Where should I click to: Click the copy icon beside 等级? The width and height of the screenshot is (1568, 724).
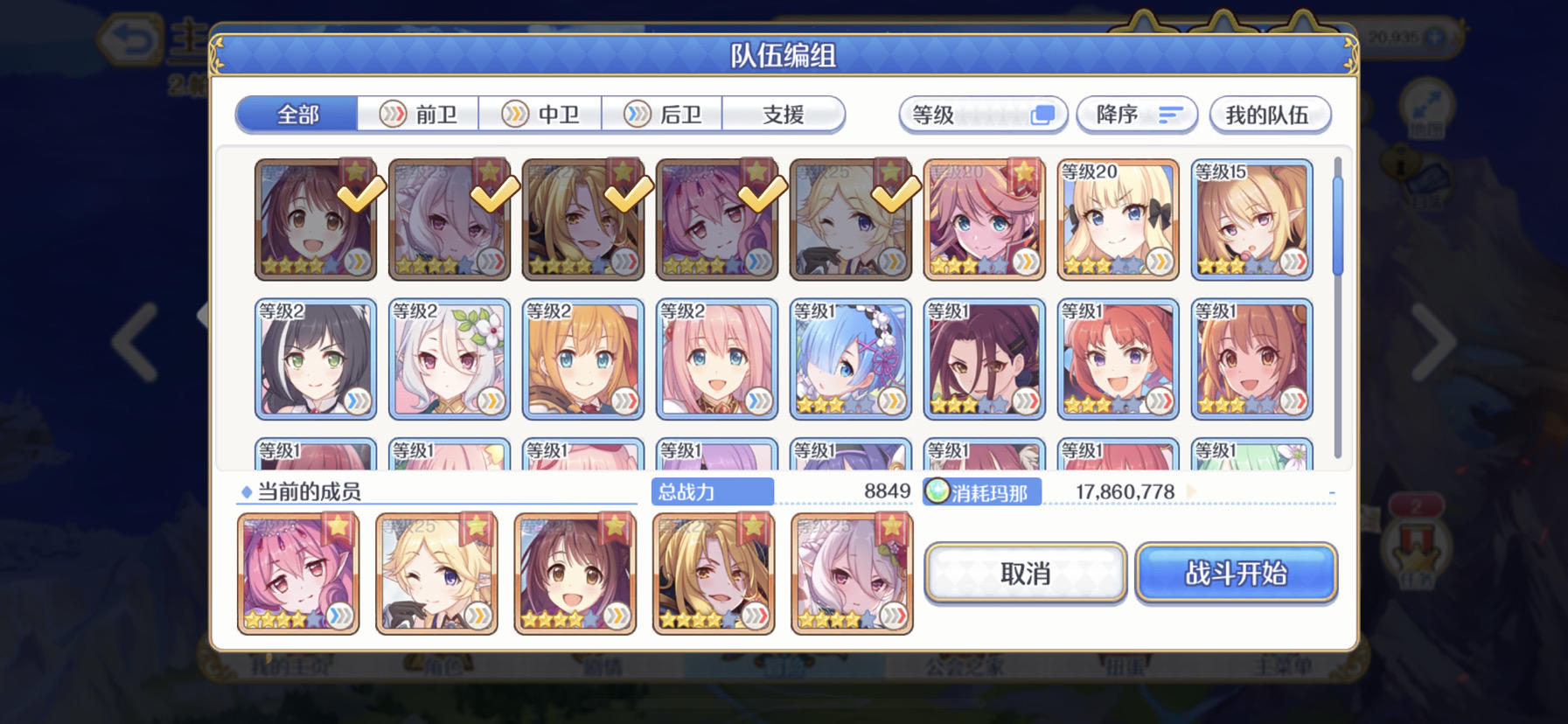(1042, 115)
